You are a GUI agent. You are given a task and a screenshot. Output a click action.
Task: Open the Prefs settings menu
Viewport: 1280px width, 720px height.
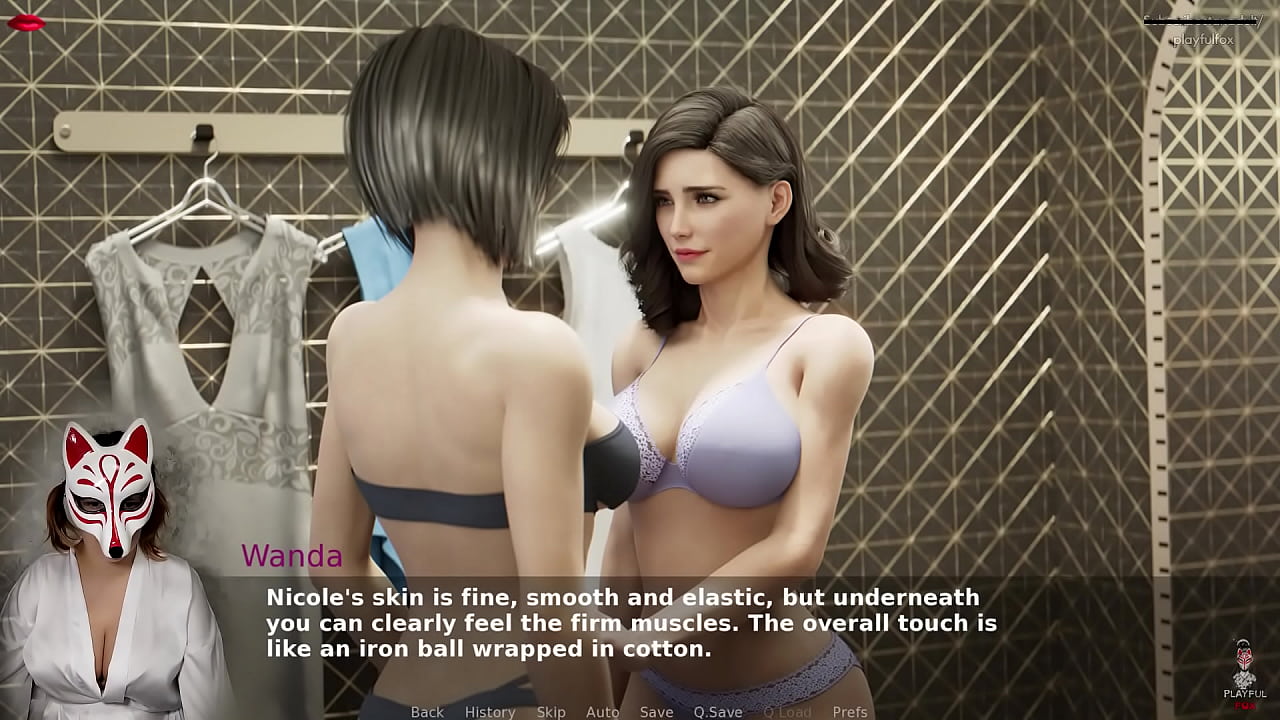(x=850, y=711)
